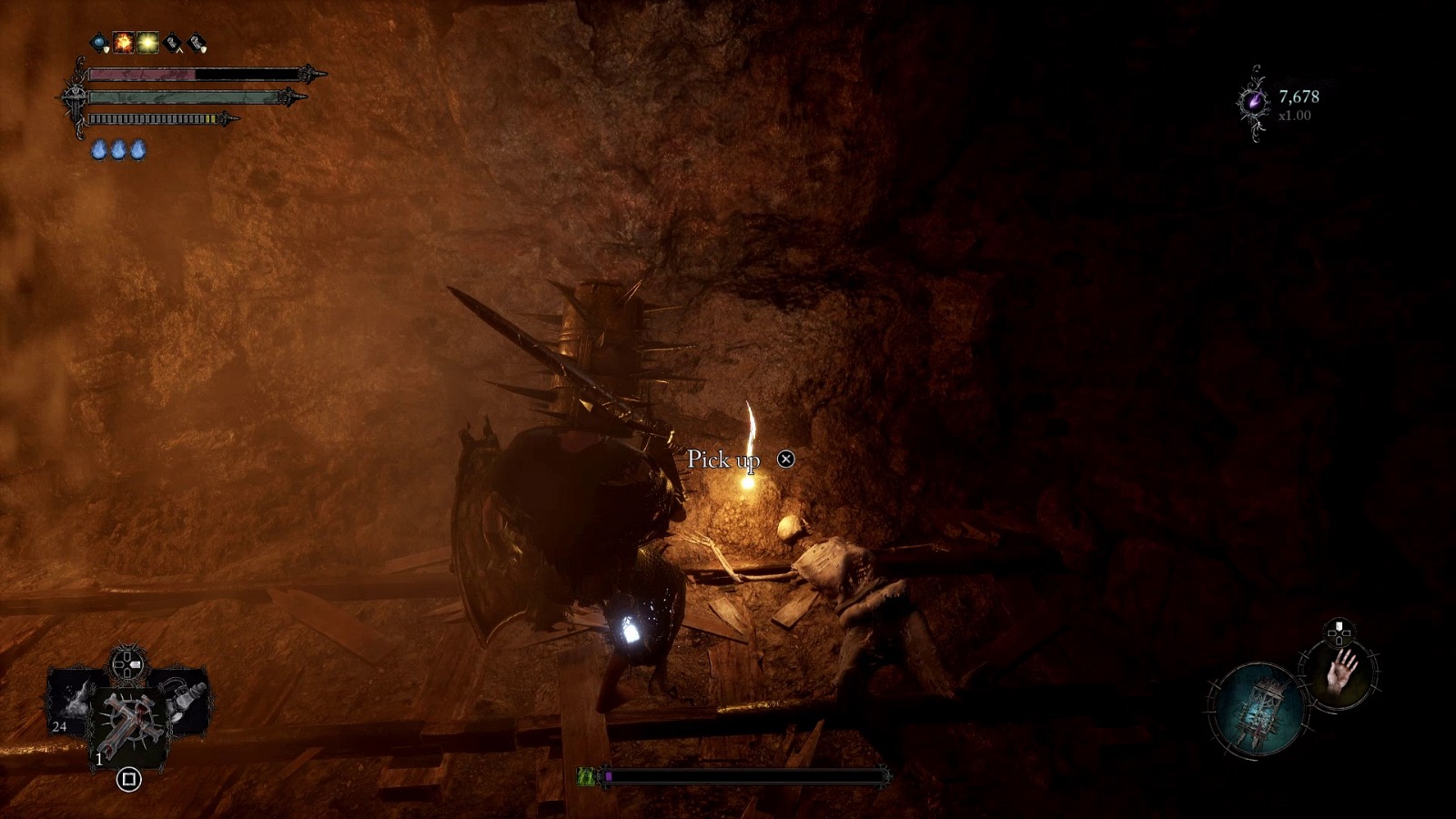Image resolution: width=1456 pixels, height=819 pixels.
Task: Click the fiery explosion status effect icon
Action: [x=123, y=43]
